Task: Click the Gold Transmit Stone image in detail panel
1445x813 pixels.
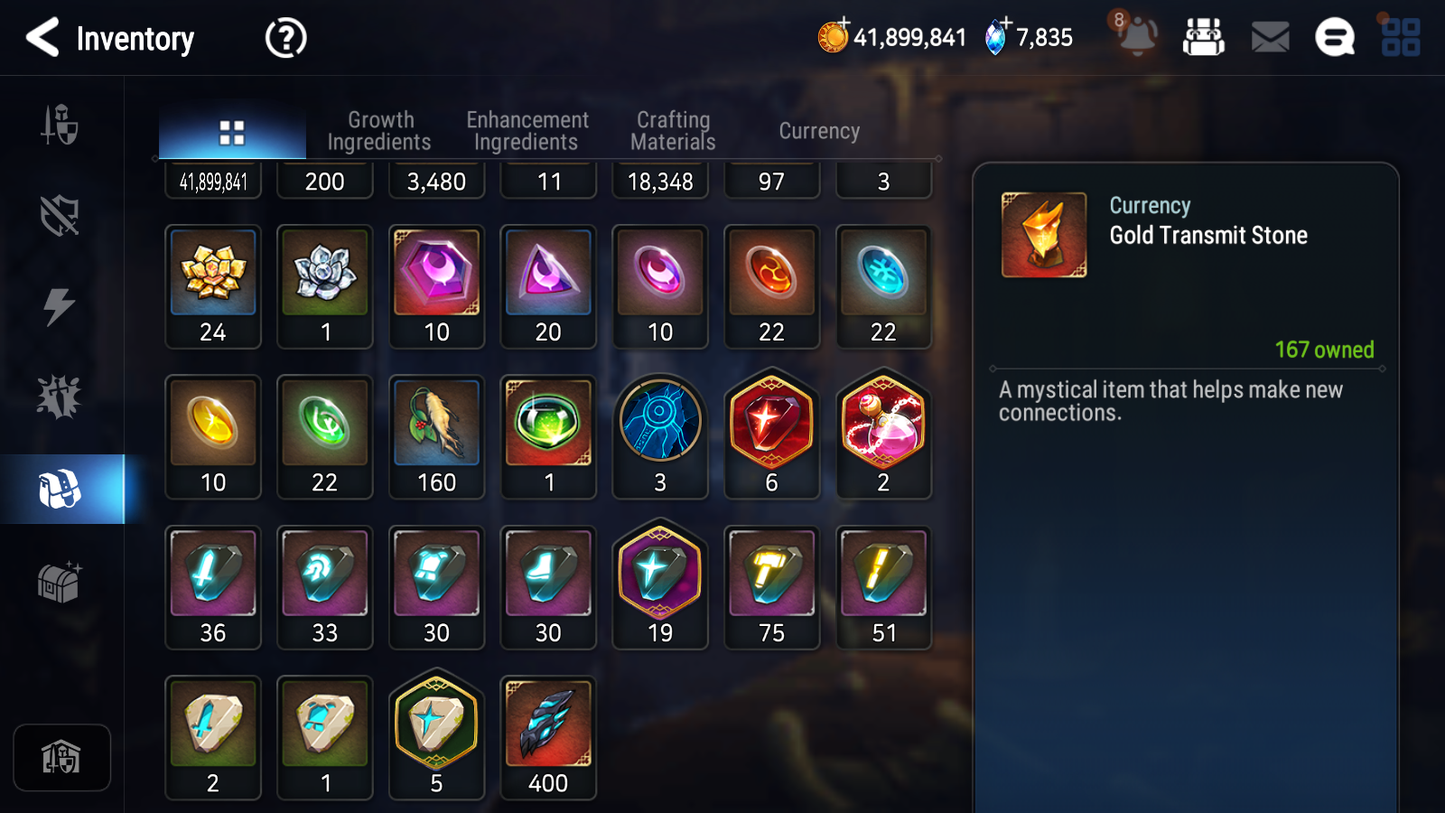Action: 1043,234
